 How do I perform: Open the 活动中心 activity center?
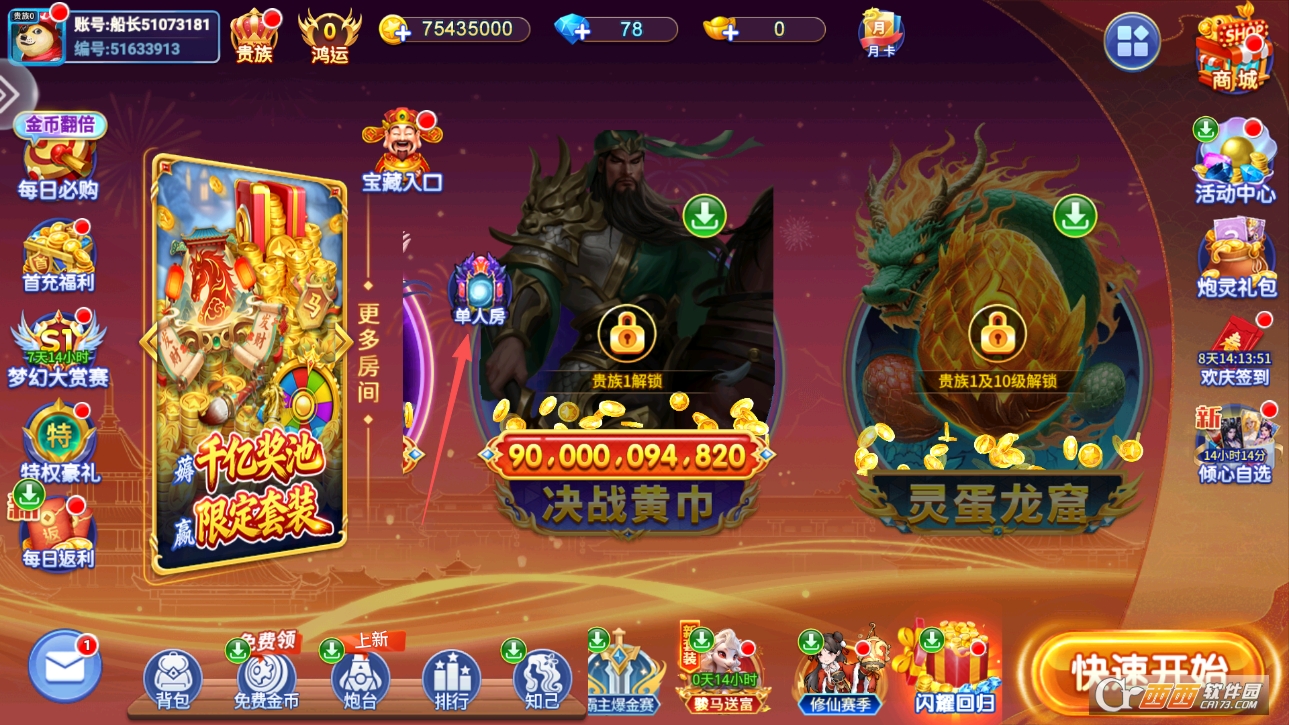coord(1235,162)
